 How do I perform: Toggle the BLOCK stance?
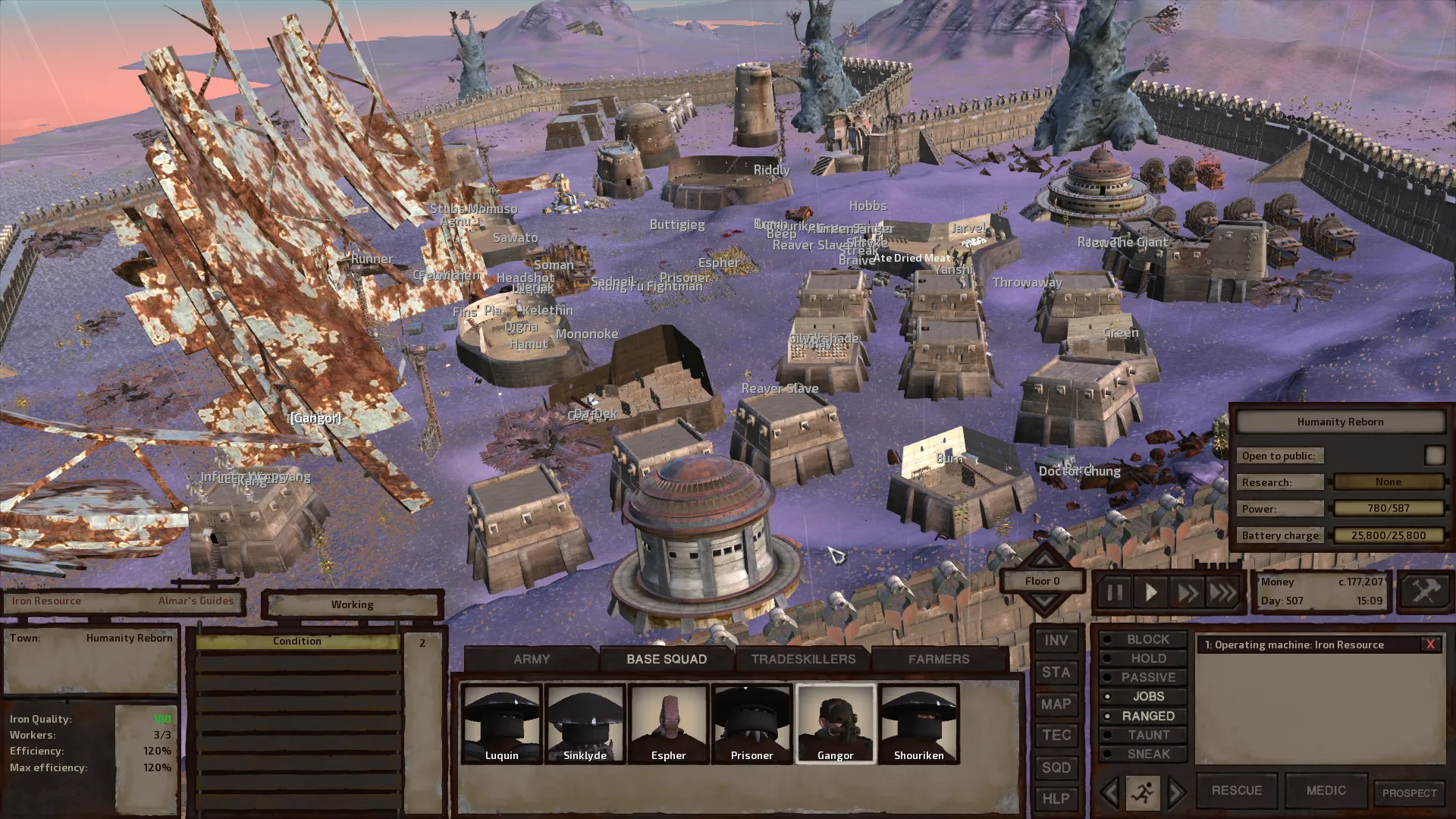(x=1143, y=639)
